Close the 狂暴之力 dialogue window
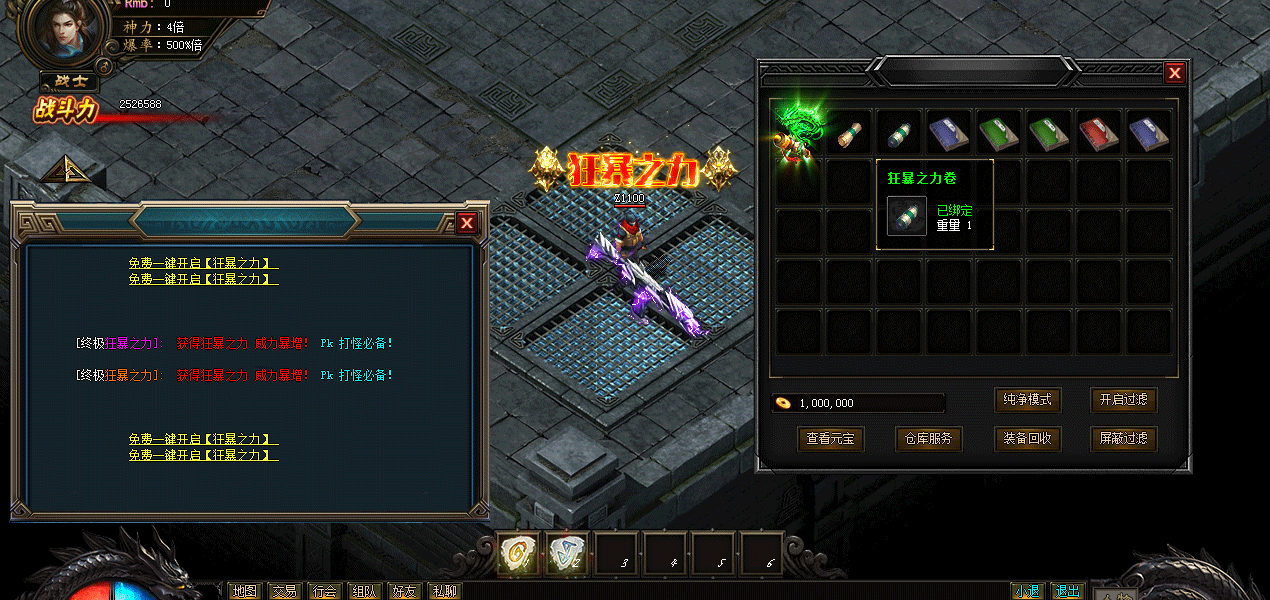Screen dimensions: 1270x600 pos(467,223)
